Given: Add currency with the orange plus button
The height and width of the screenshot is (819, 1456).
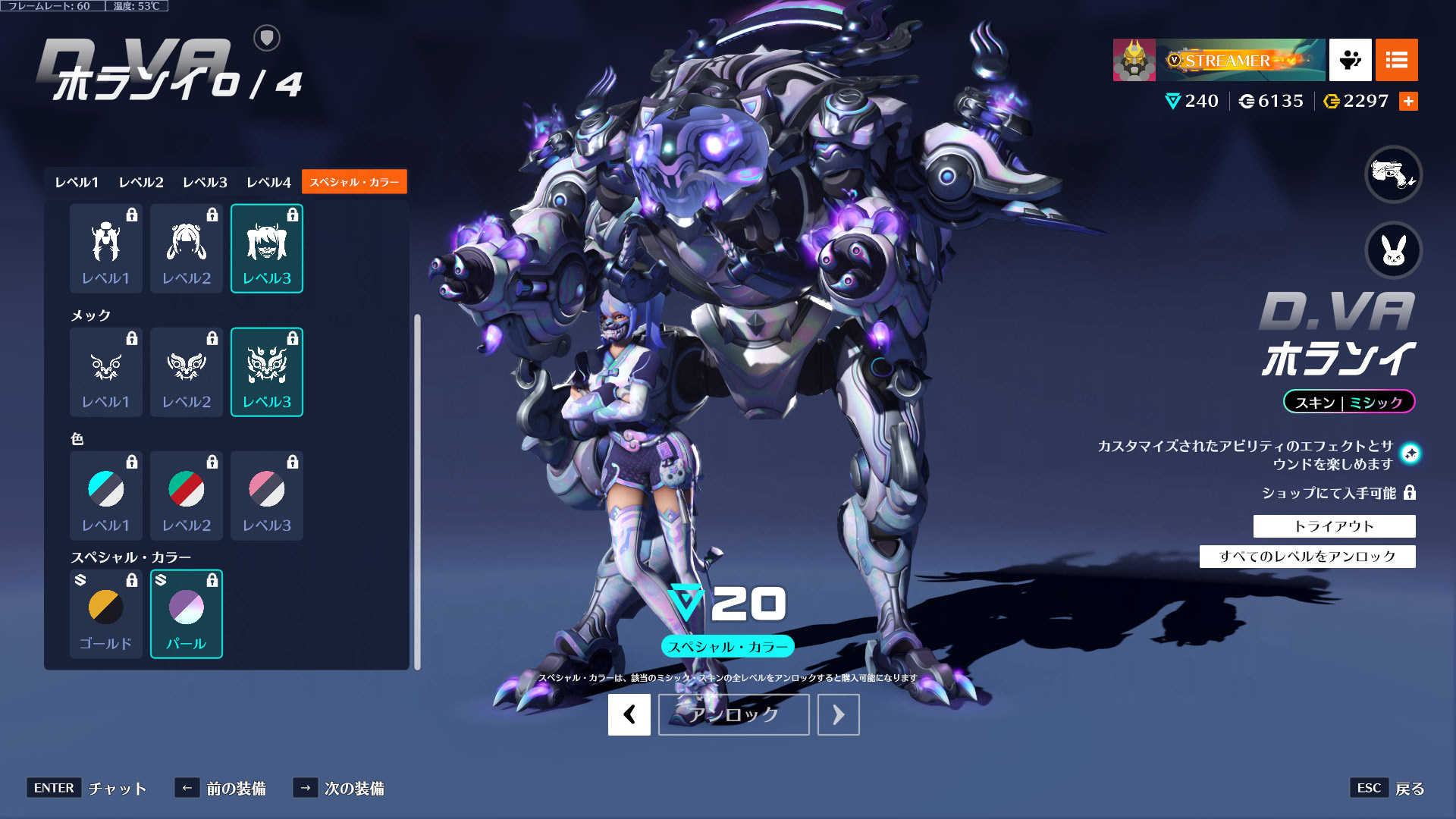Looking at the screenshot, I should 1408,102.
